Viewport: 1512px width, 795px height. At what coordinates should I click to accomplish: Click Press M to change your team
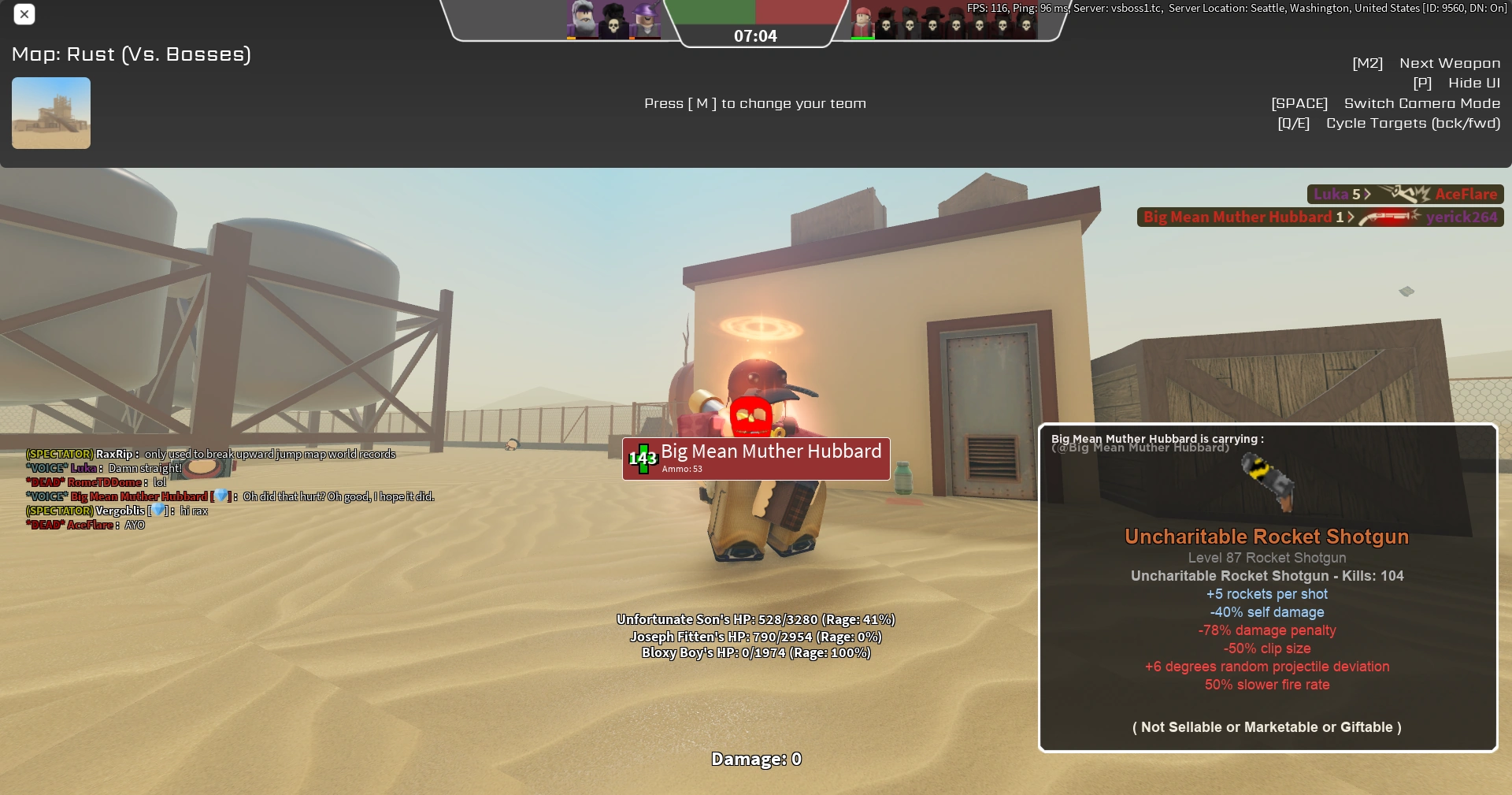click(755, 103)
